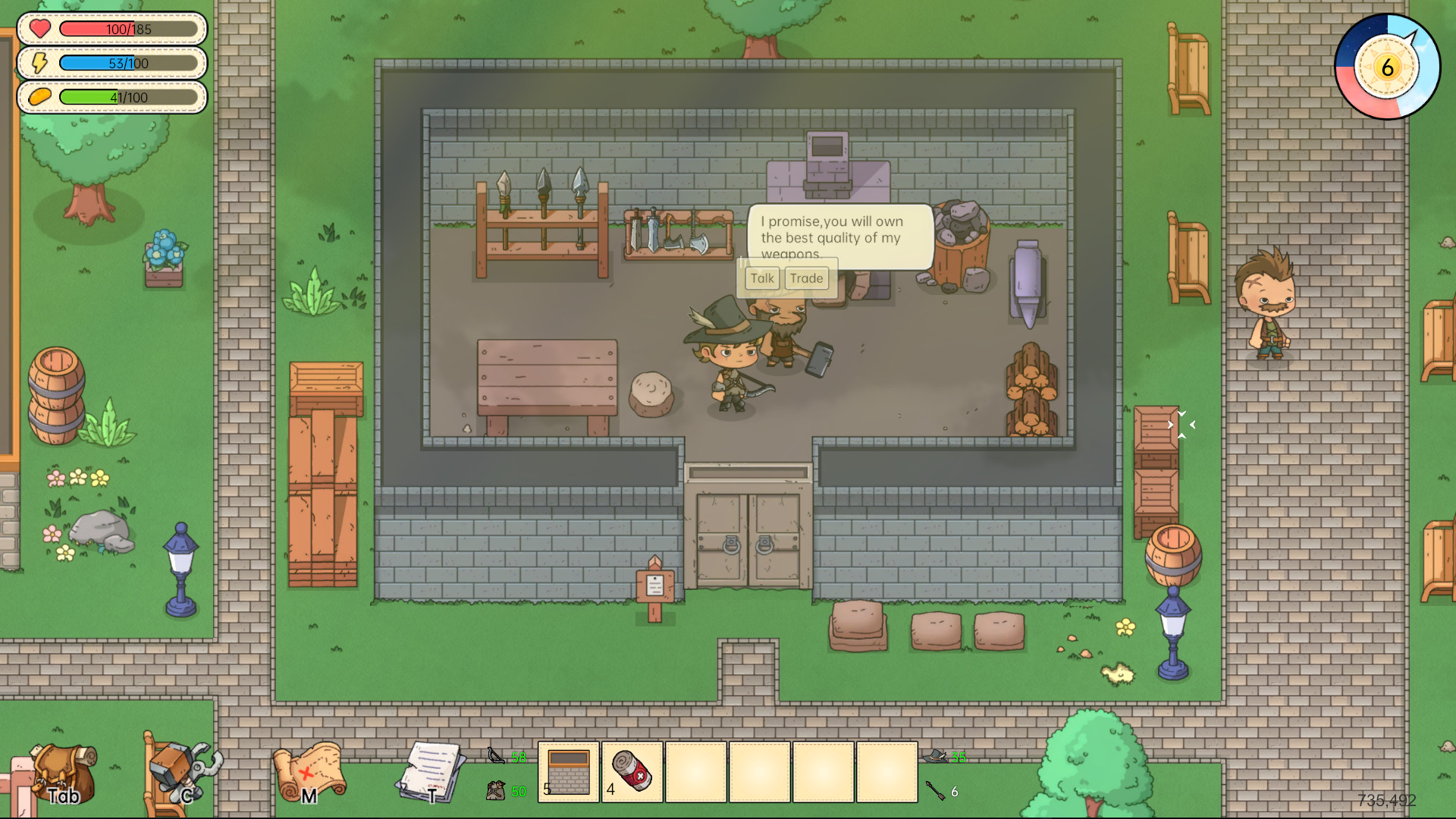
Task: Click the arrow icon showing 6 ammo
Action: [937, 791]
